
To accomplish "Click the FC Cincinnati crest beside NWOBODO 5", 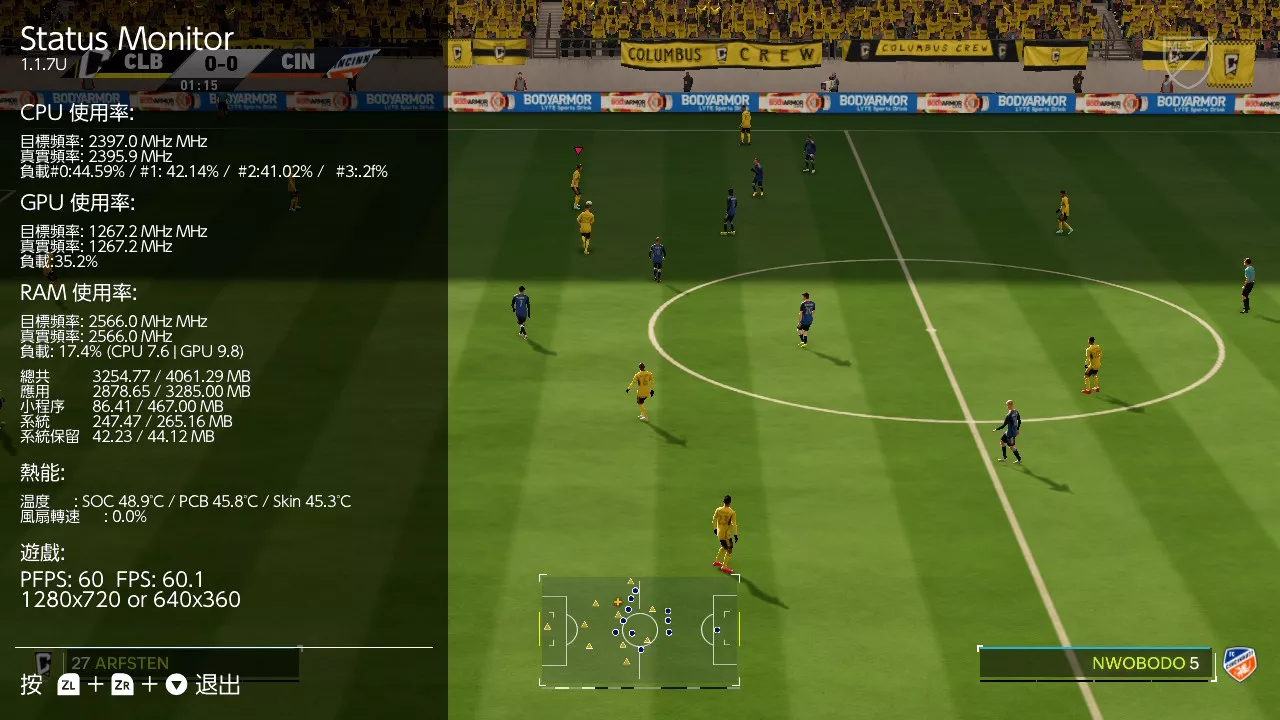I will (x=1240, y=663).
